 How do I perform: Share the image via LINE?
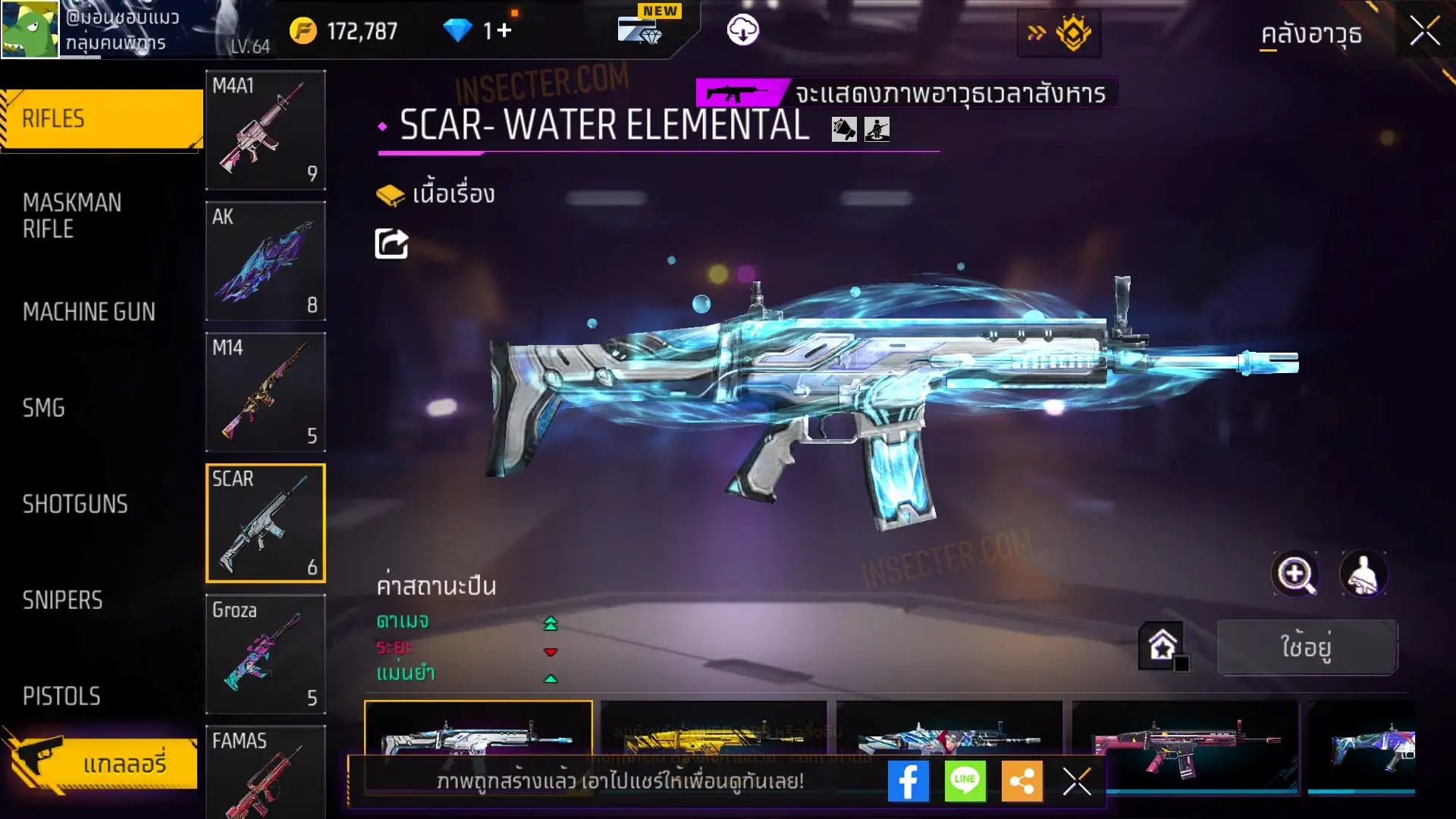(965, 781)
